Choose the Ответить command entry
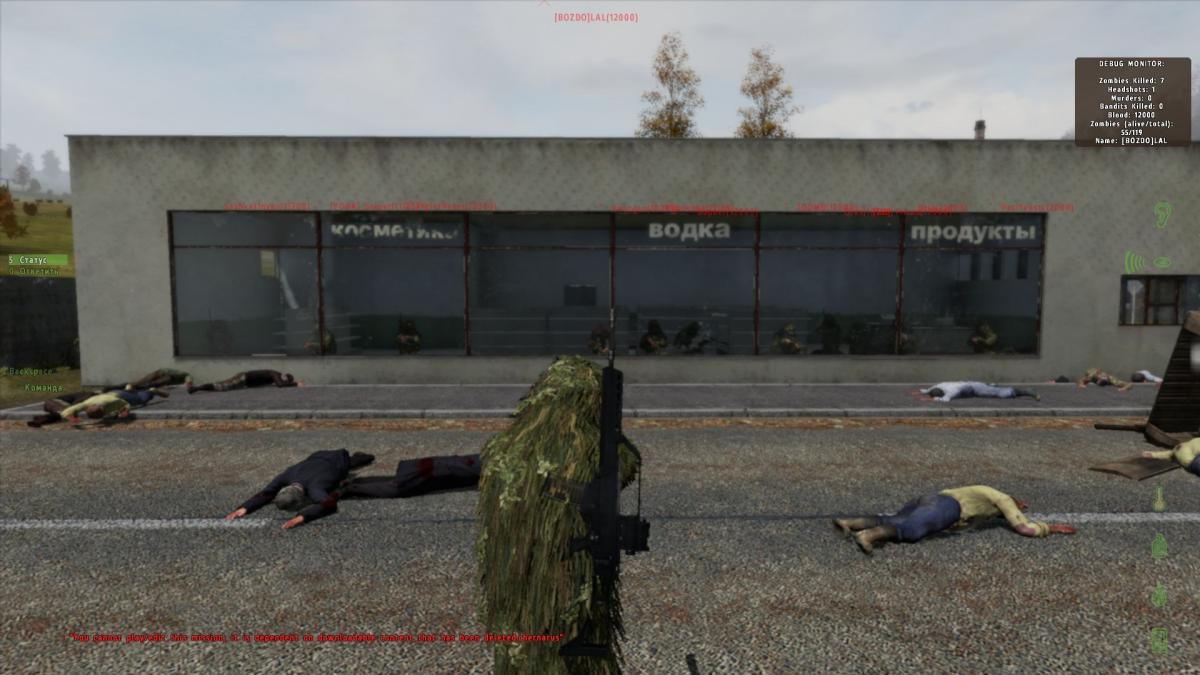1200x675 pixels. pos(35,270)
